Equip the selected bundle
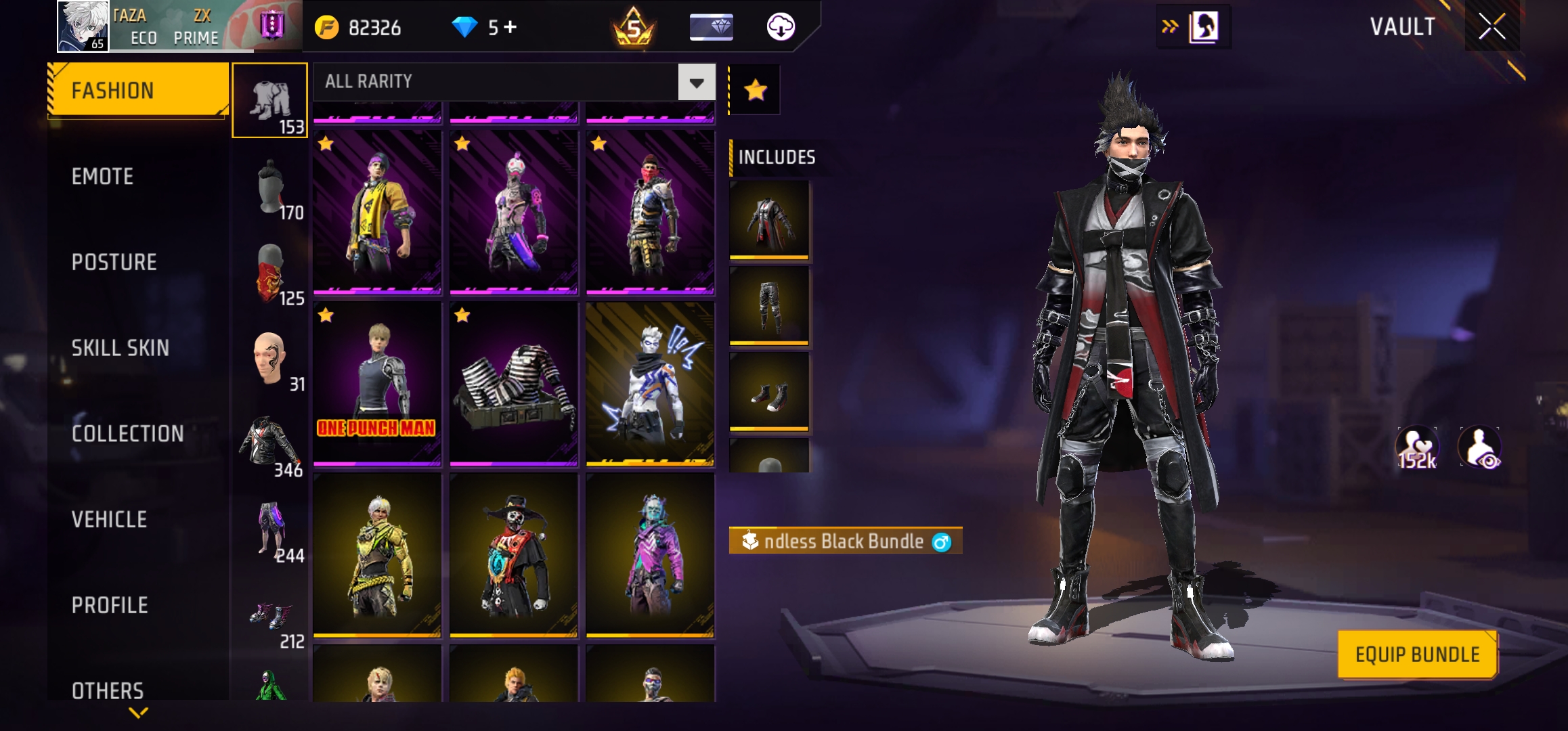The height and width of the screenshot is (731, 1568). [1417, 655]
